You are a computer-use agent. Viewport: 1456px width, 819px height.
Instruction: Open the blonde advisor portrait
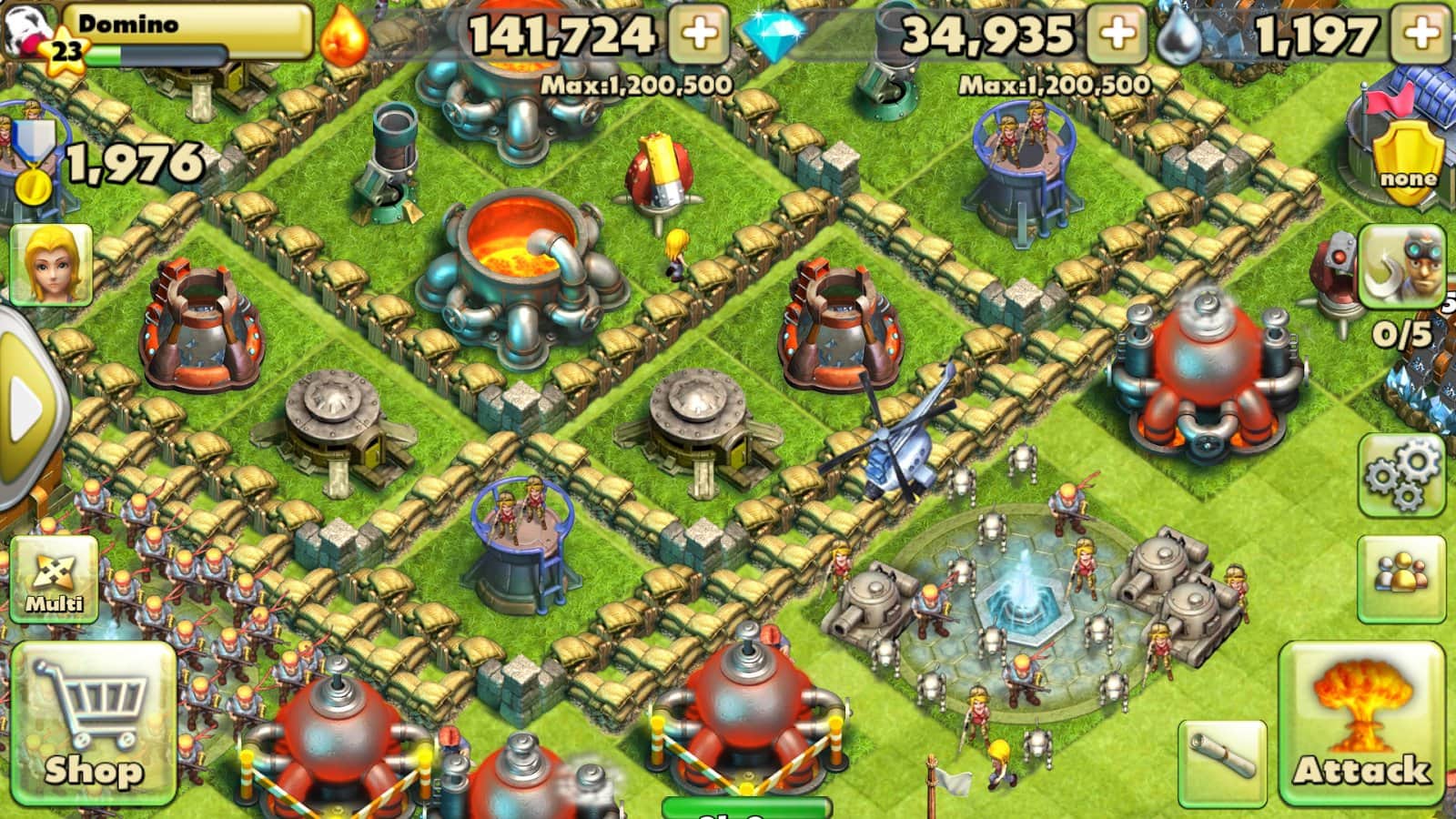(x=51, y=264)
